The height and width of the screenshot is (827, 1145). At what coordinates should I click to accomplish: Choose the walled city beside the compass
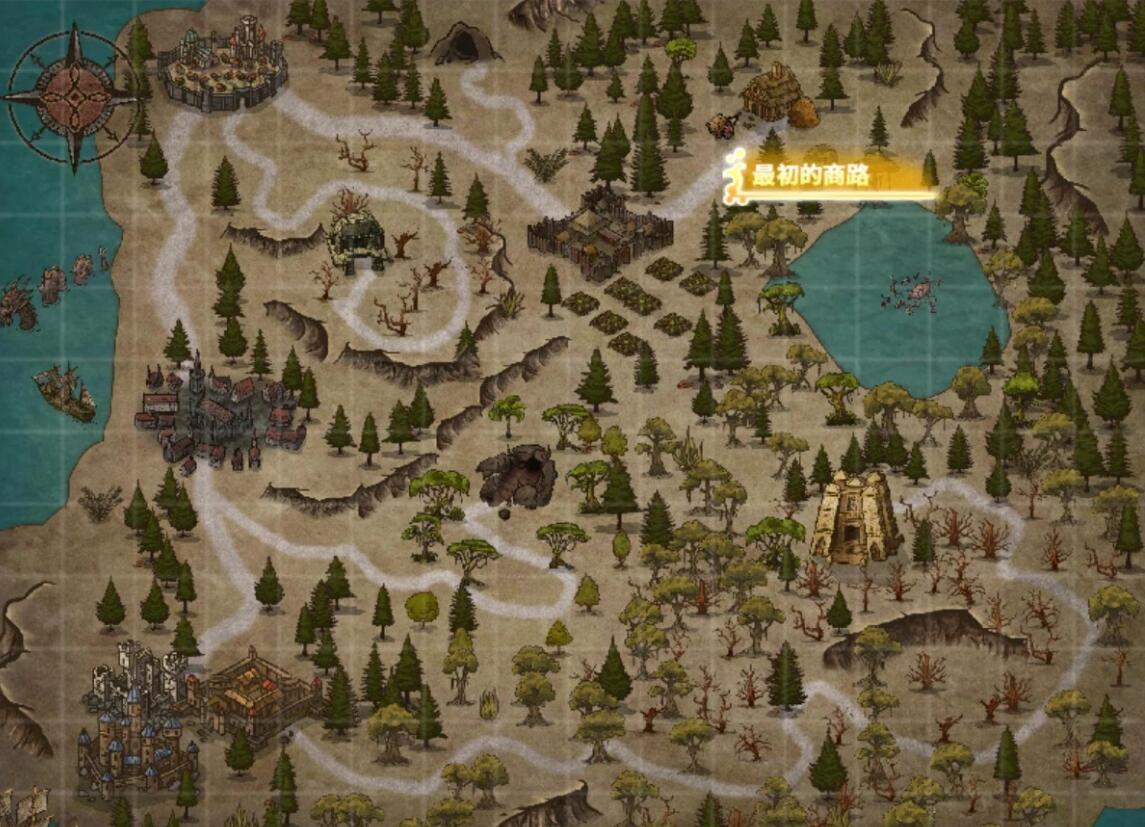click(x=223, y=64)
